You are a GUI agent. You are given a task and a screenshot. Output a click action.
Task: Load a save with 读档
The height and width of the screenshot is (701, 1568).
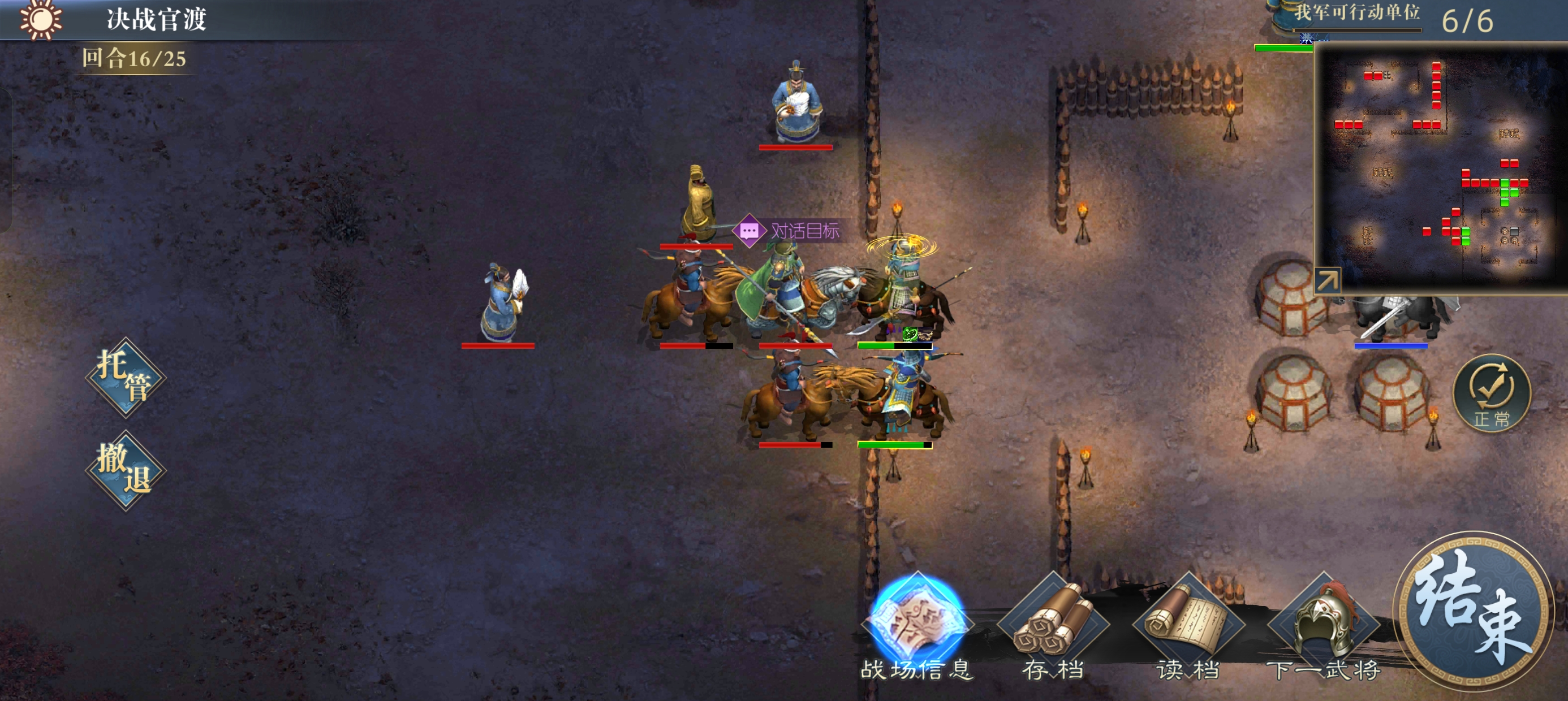(x=1188, y=627)
